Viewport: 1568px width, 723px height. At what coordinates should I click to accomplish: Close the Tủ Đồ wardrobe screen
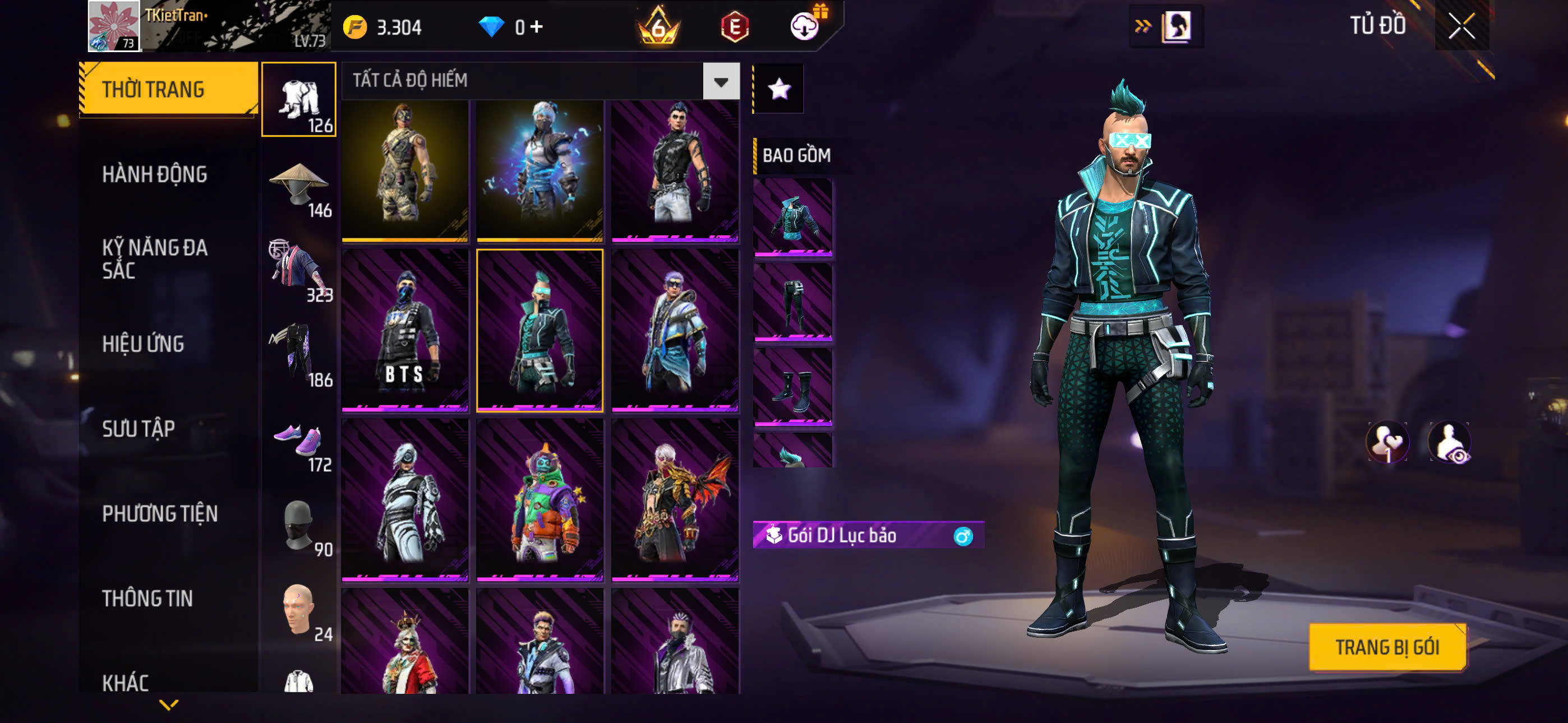(x=1461, y=26)
